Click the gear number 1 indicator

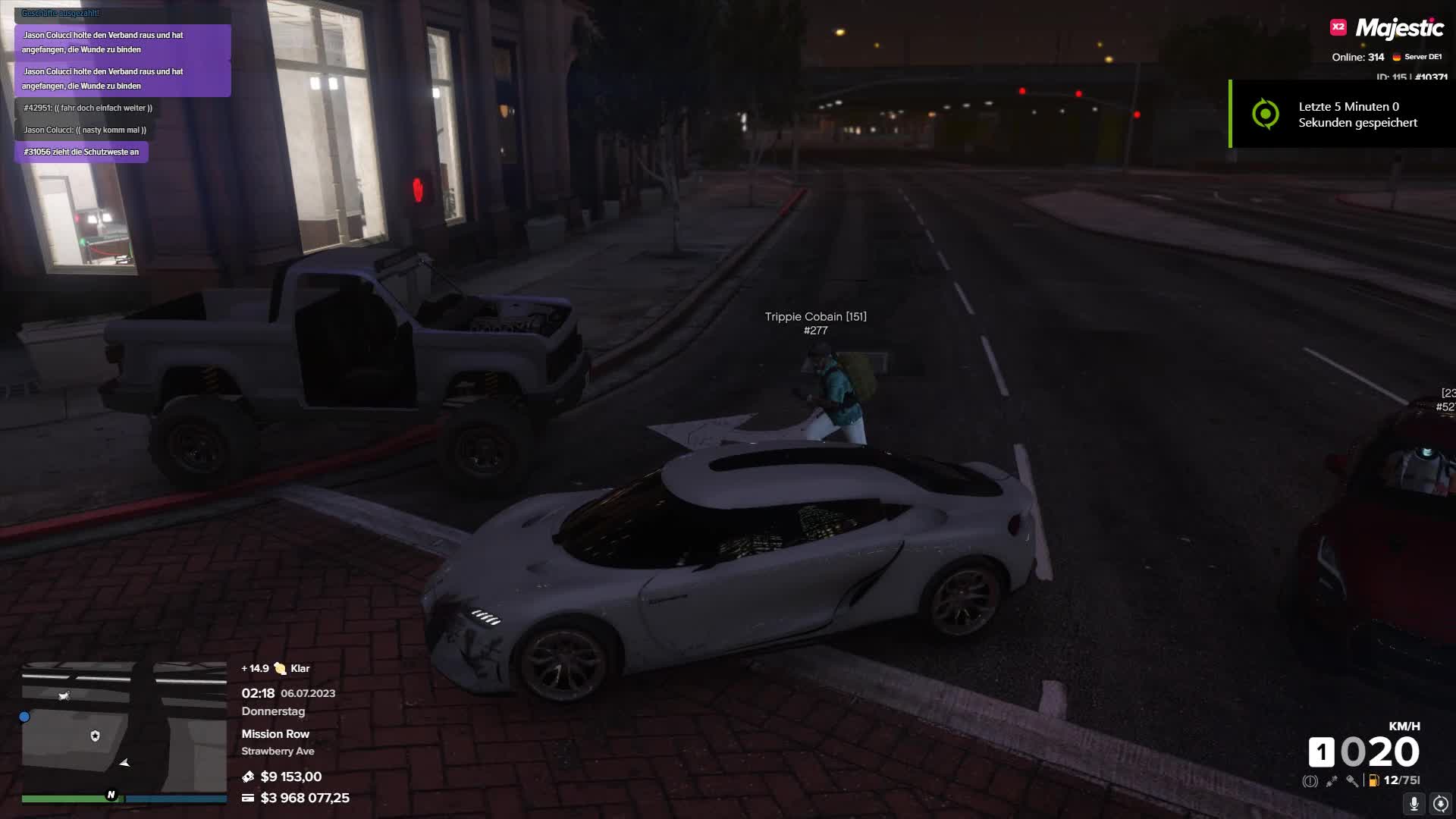click(x=1321, y=752)
